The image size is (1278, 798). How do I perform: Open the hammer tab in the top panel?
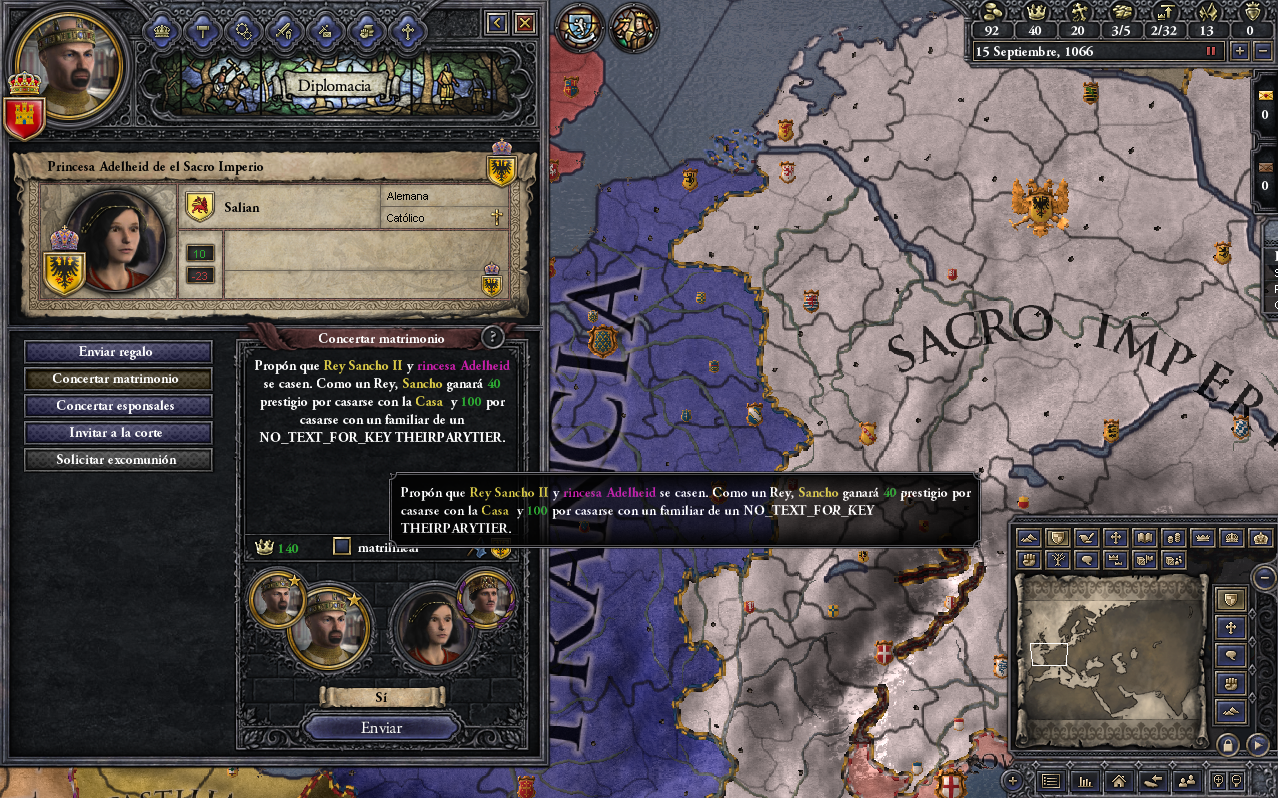[202, 31]
